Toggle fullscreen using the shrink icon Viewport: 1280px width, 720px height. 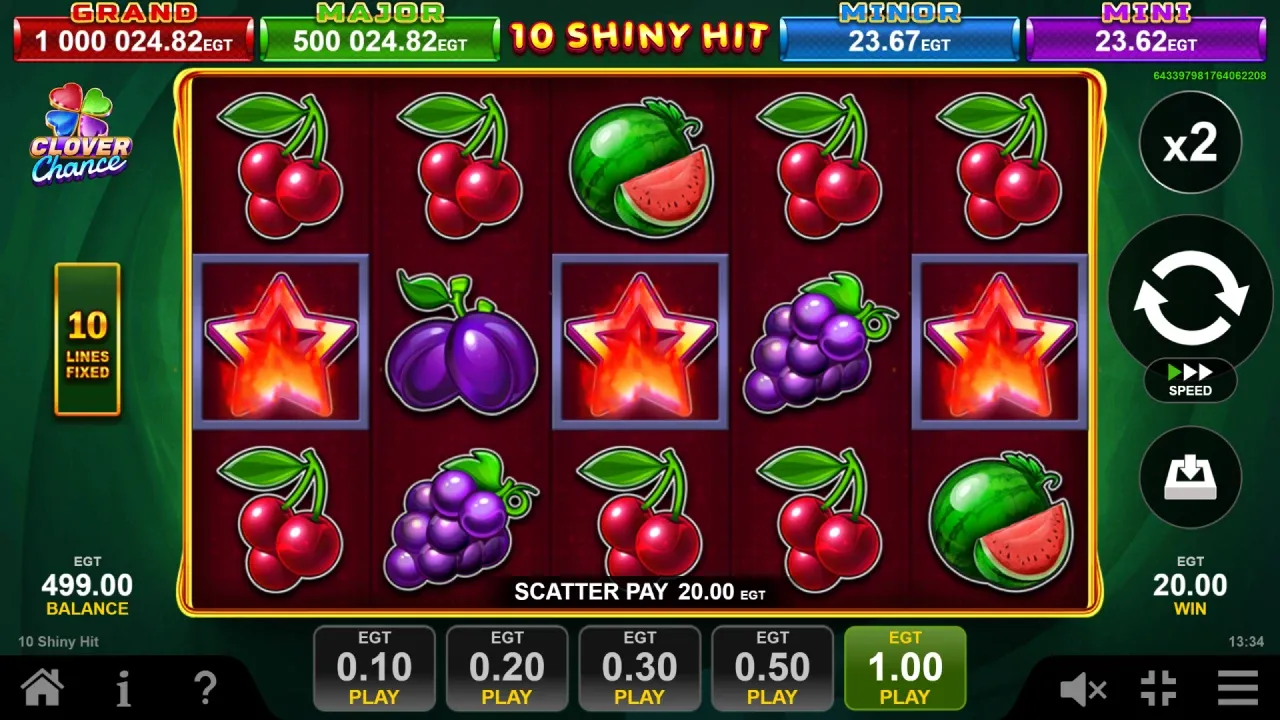point(1158,688)
